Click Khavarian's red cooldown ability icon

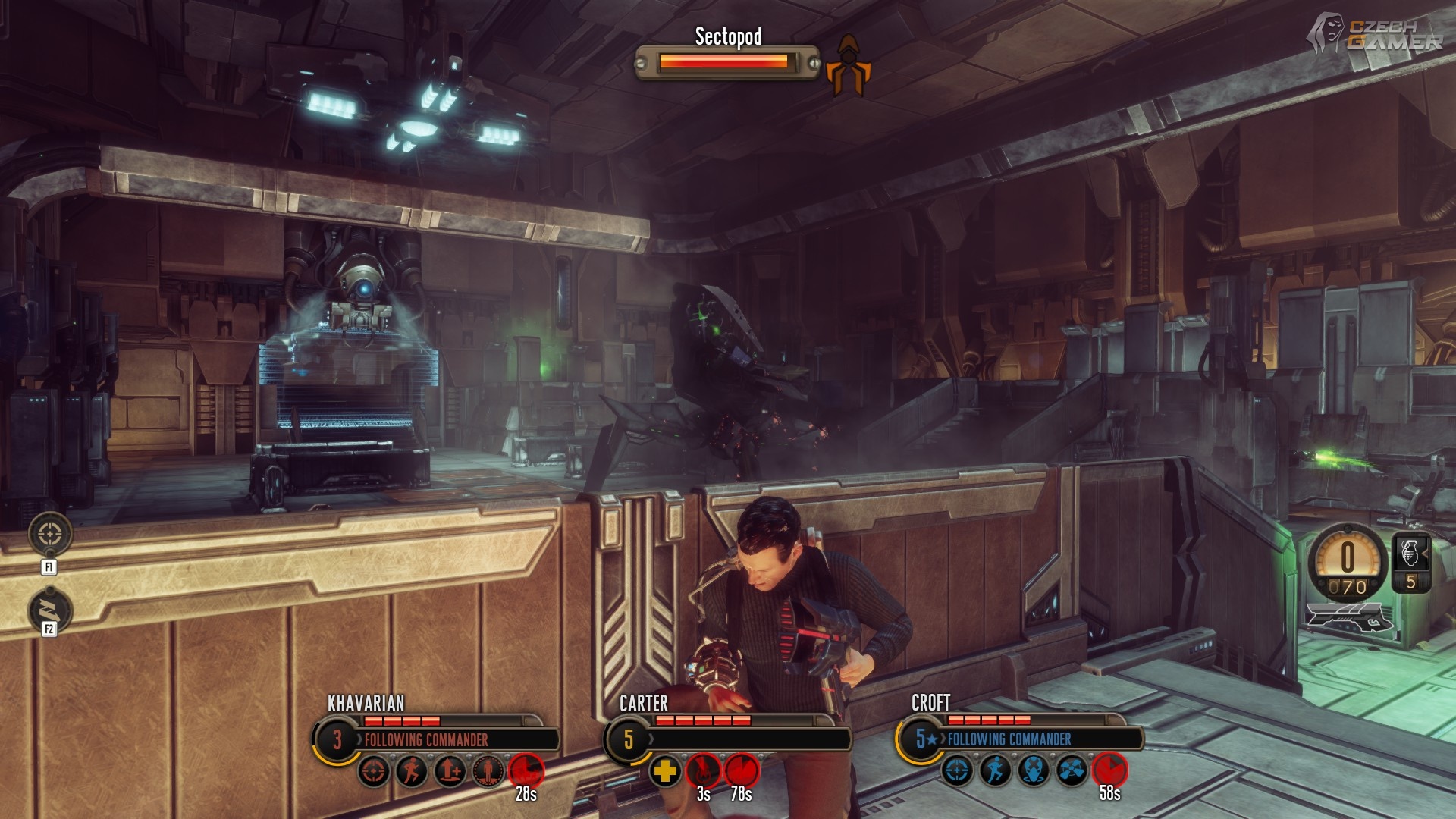pos(526,770)
